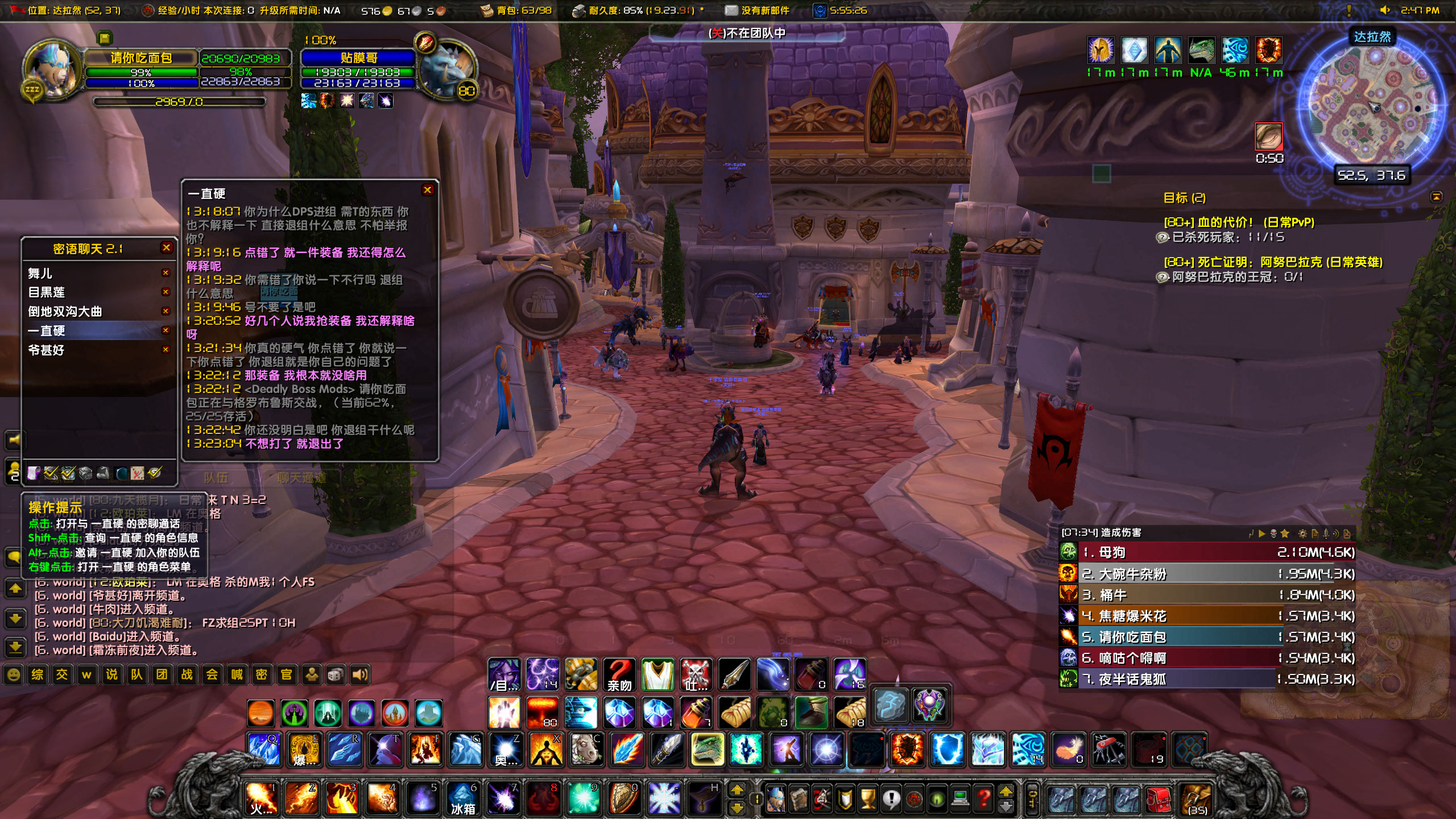The width and height of the screenshot is (1456, 819).
Task: Toggle the 团 raid channel shortcut button
Action: coord(163,675)
